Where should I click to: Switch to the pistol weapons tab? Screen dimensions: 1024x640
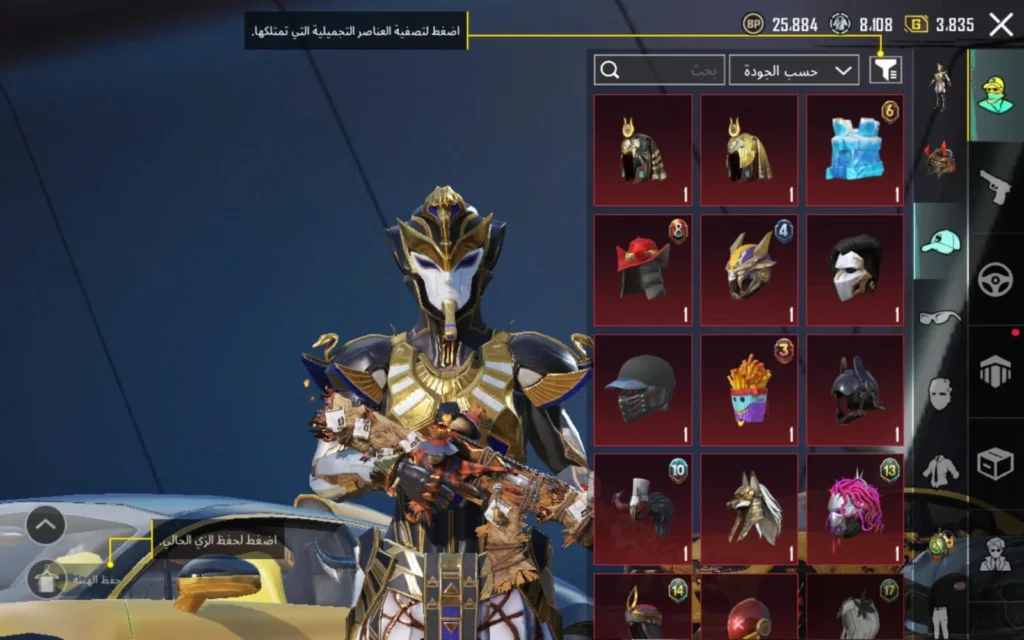pos(995,187)
